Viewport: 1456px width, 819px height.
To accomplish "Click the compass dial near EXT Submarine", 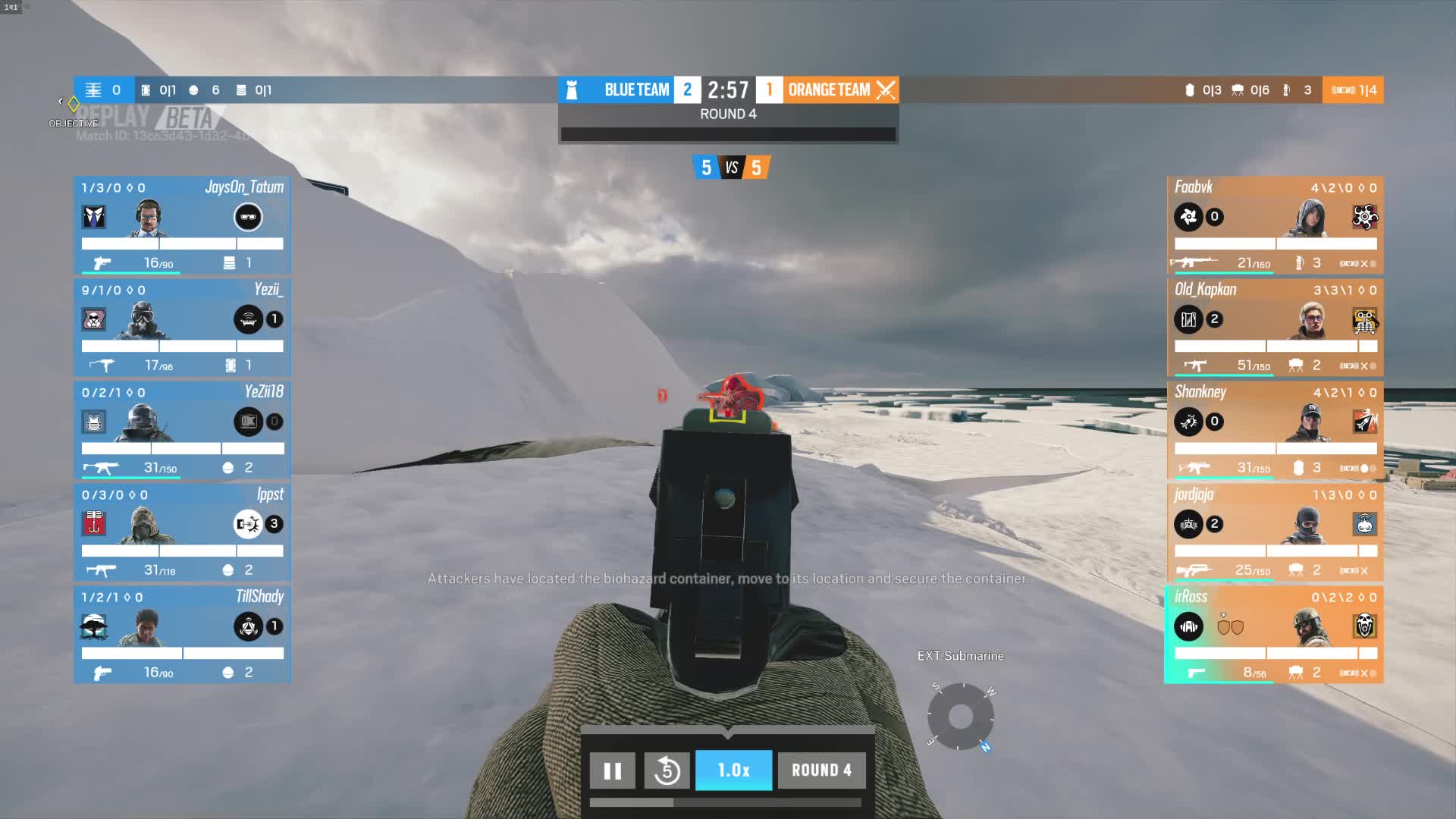I will [960, 717].
